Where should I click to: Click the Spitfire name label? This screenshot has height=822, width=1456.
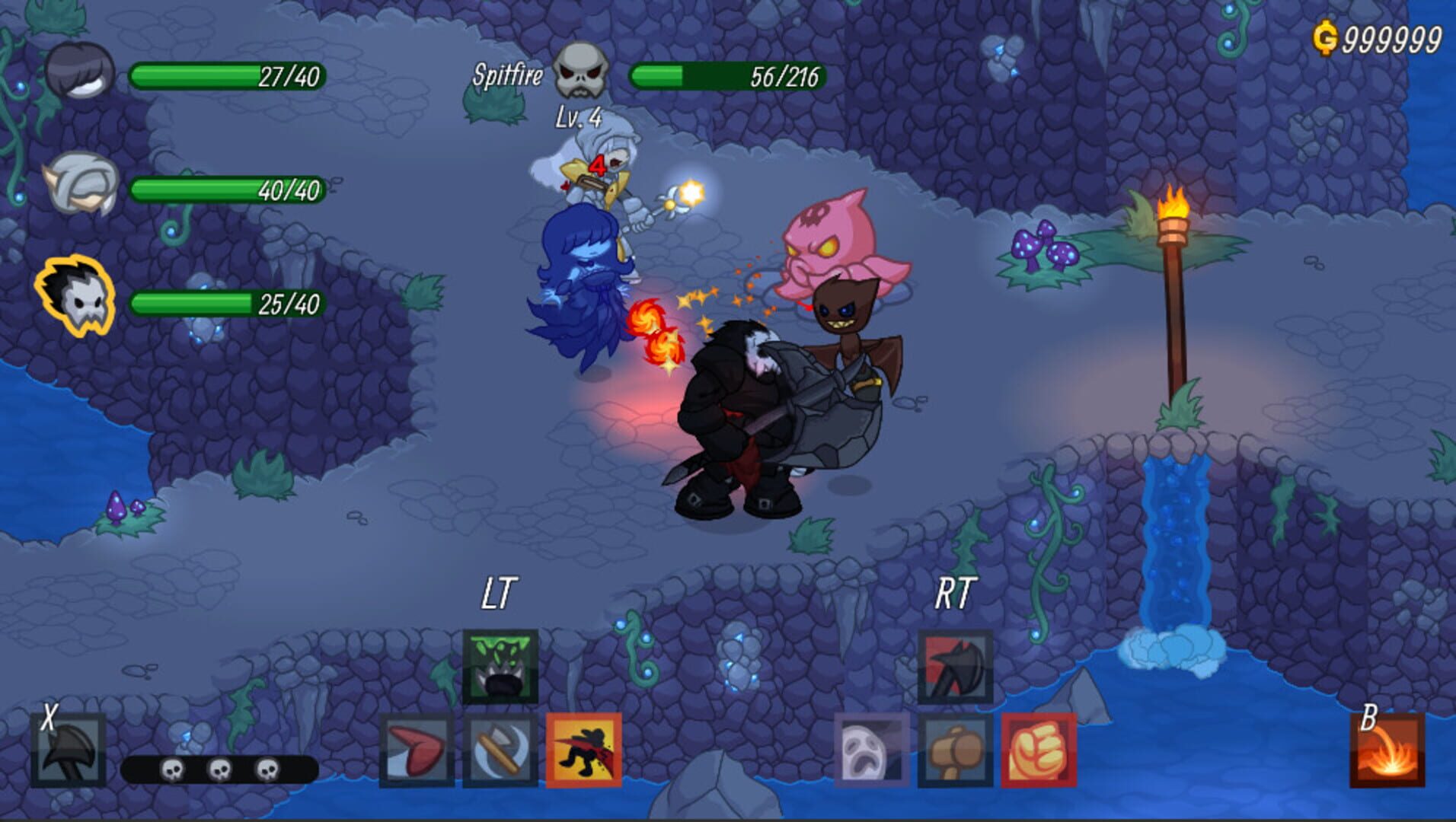point(508,75)
